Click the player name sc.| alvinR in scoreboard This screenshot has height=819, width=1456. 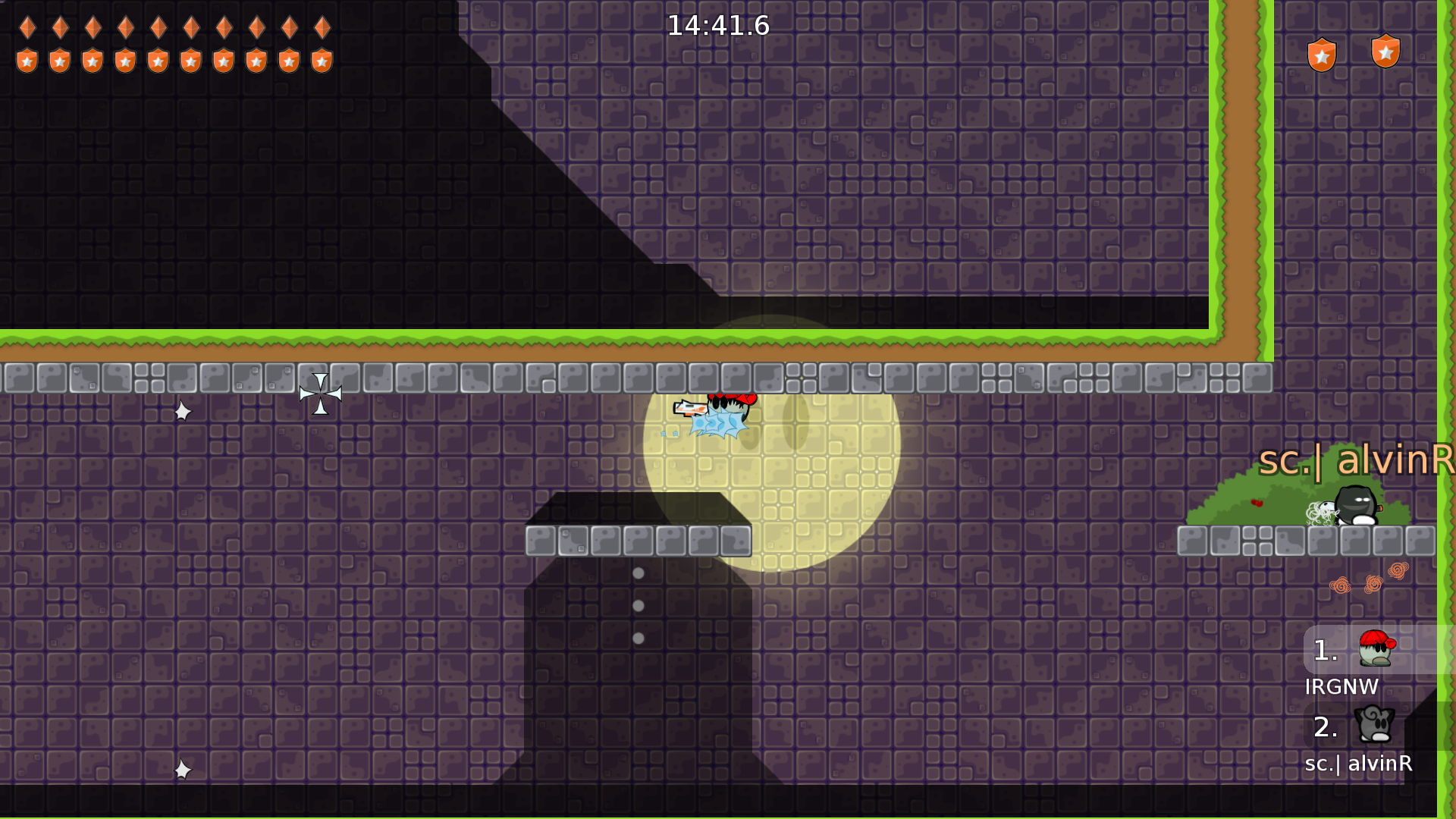(1358, 764)
